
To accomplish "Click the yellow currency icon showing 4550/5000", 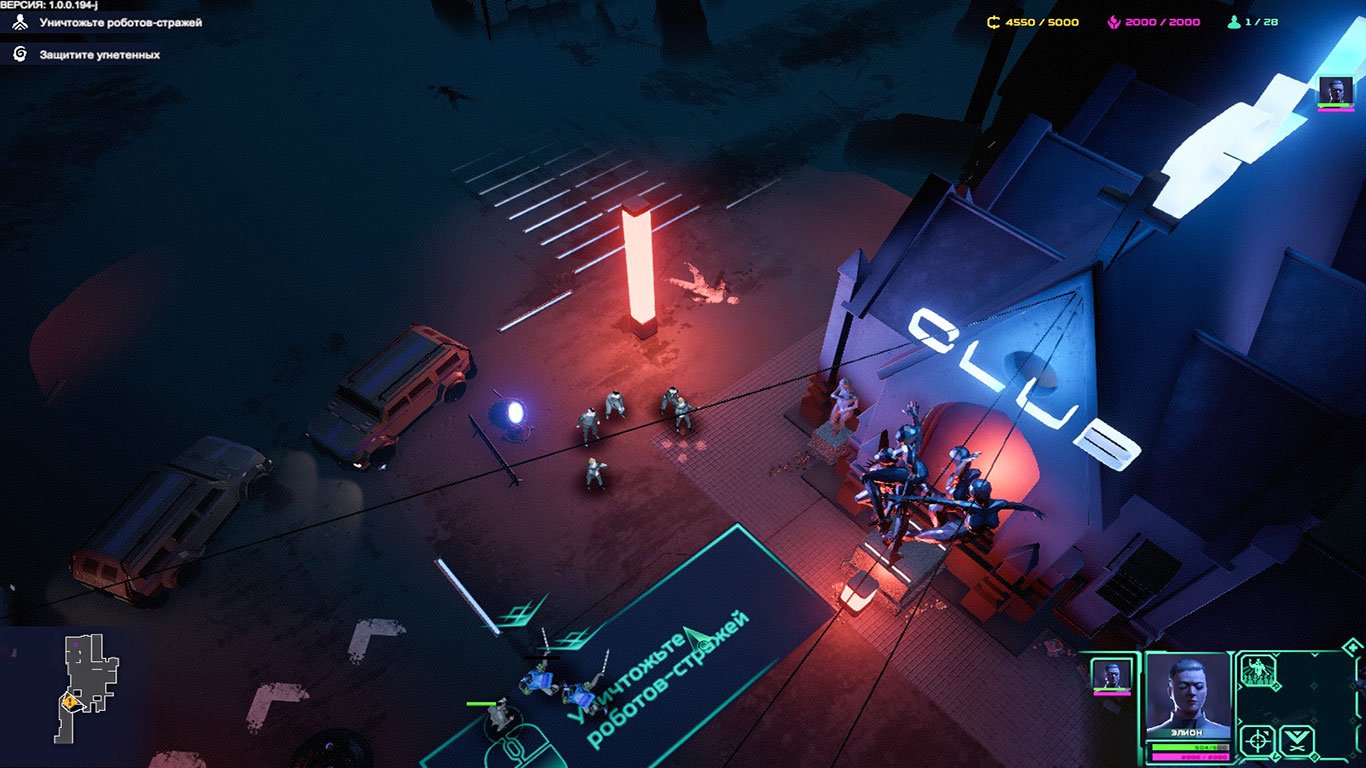I will click(x=992, y=21).
